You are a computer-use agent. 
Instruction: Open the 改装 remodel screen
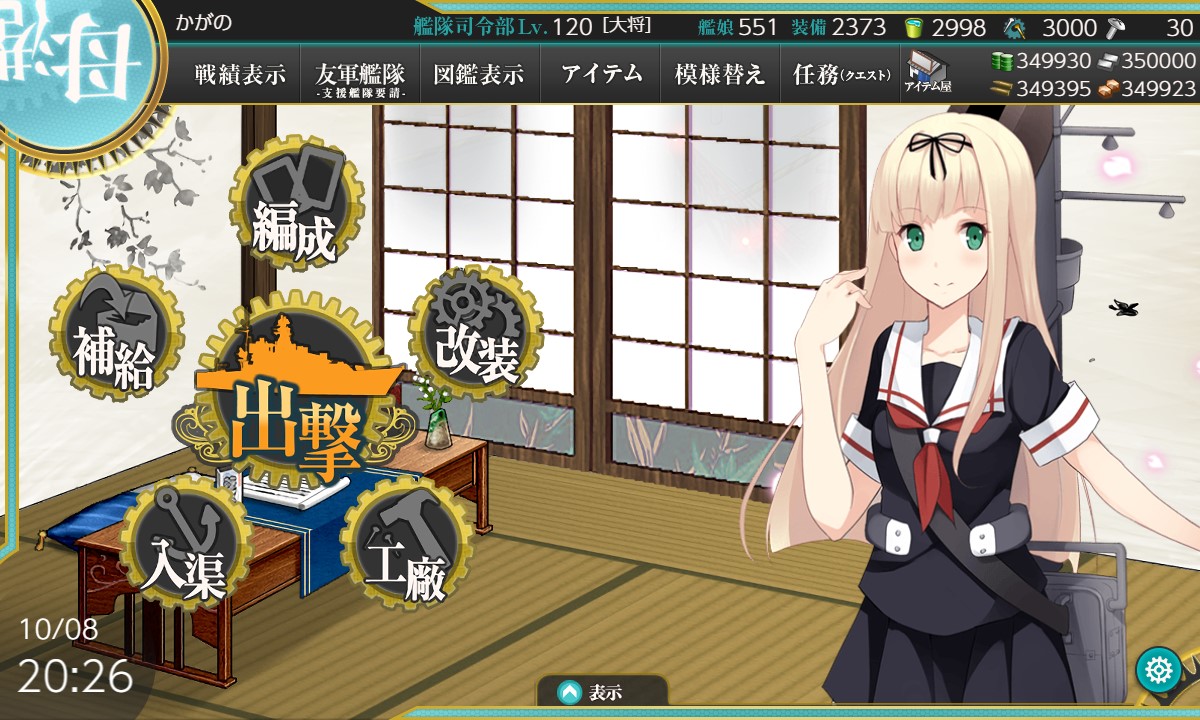(x=476, y=337)
